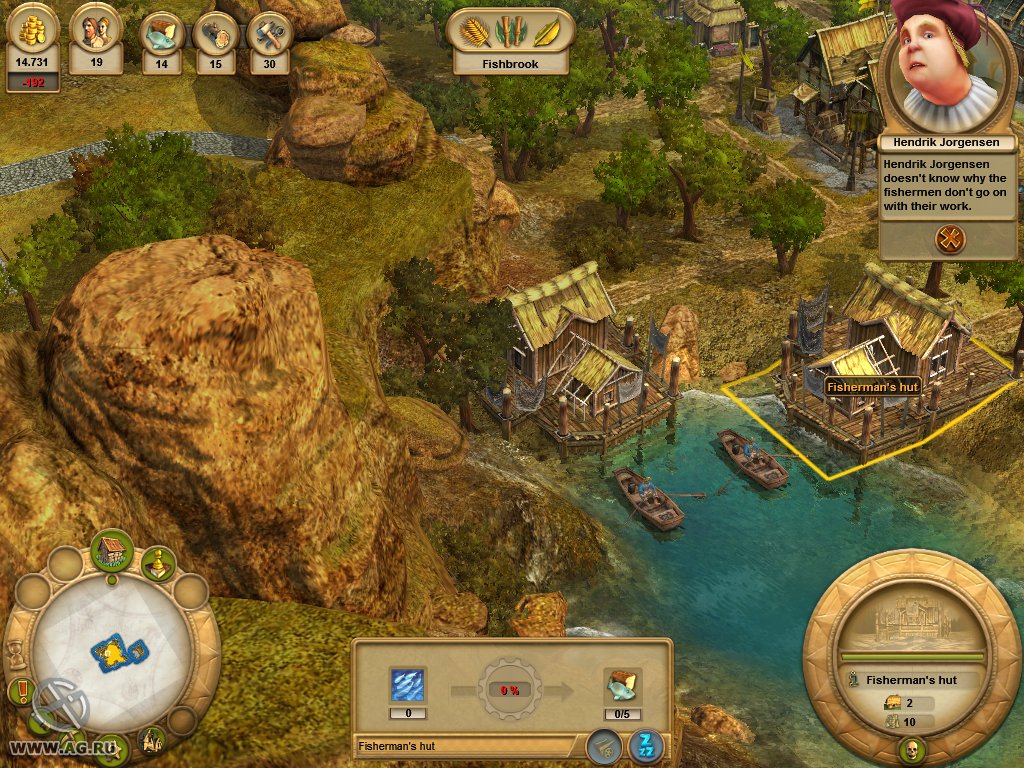Click the Fishbrook island name panel
This screenshot has height=768, width=1024.
click(x=510, y=62)
